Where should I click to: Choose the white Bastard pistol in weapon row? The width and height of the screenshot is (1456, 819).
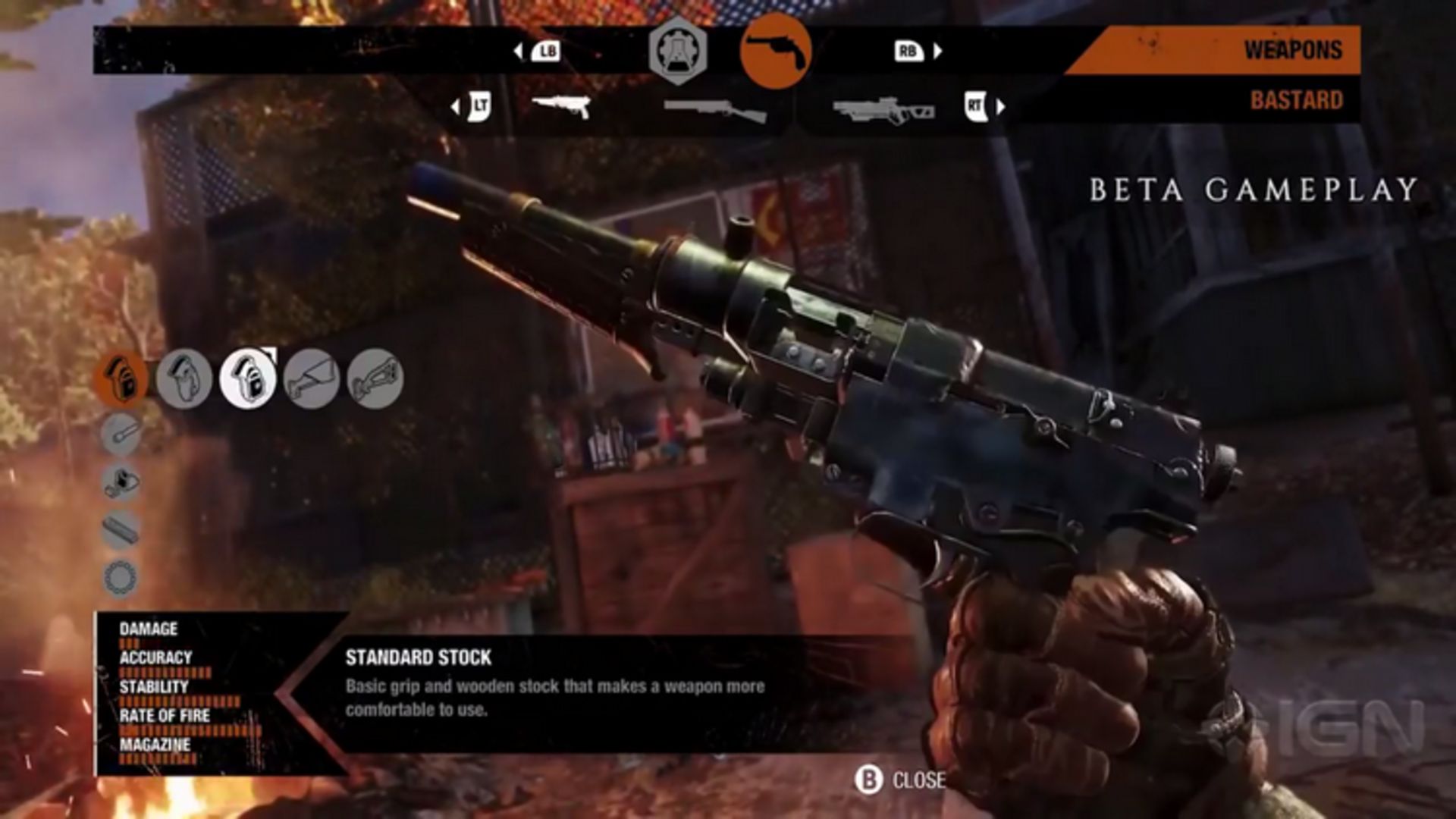click(561, 107)
